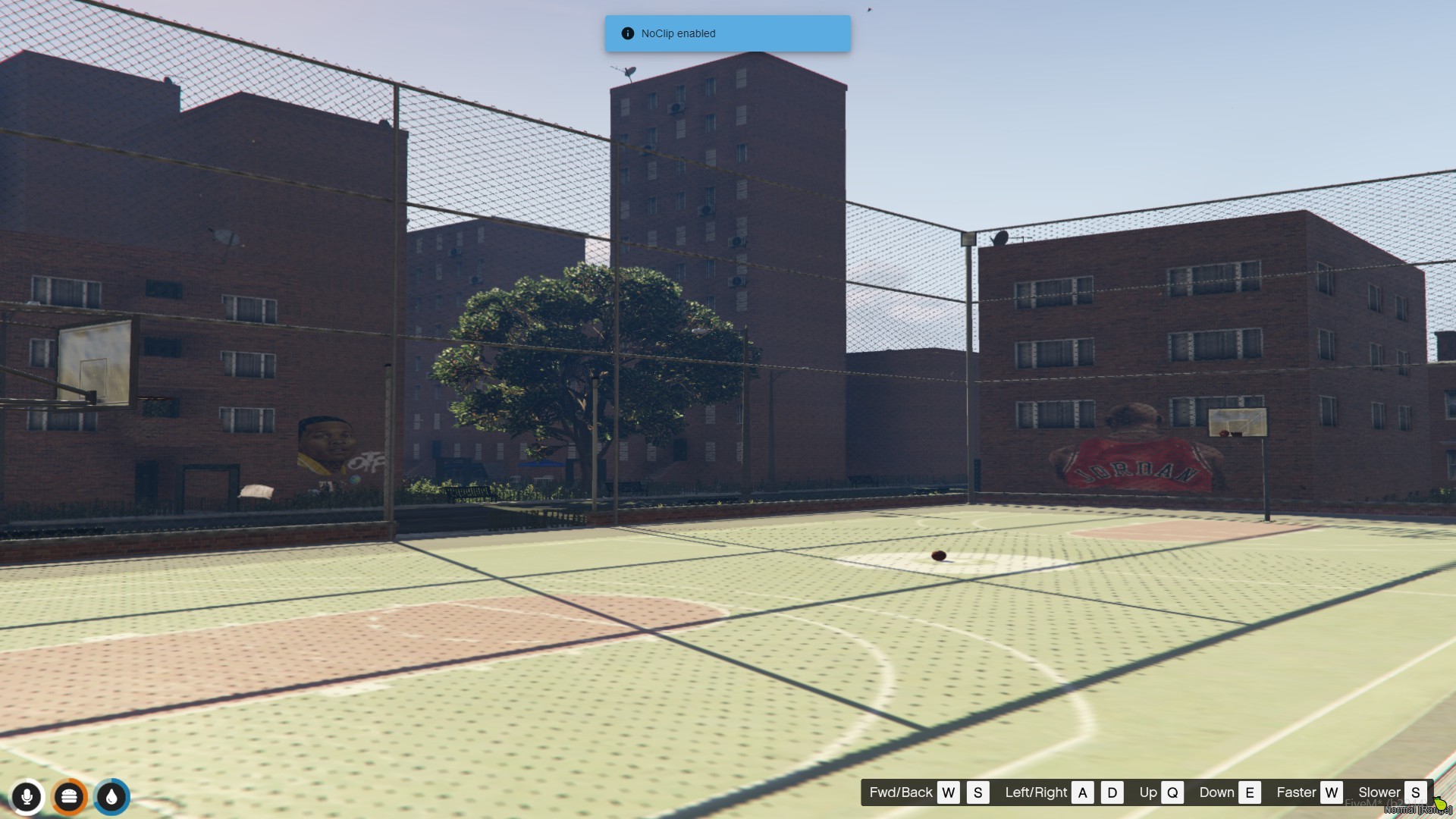Click the info icon on the NoClip banner
This screenshot has height=819, width=1456.
pos(626,33)
